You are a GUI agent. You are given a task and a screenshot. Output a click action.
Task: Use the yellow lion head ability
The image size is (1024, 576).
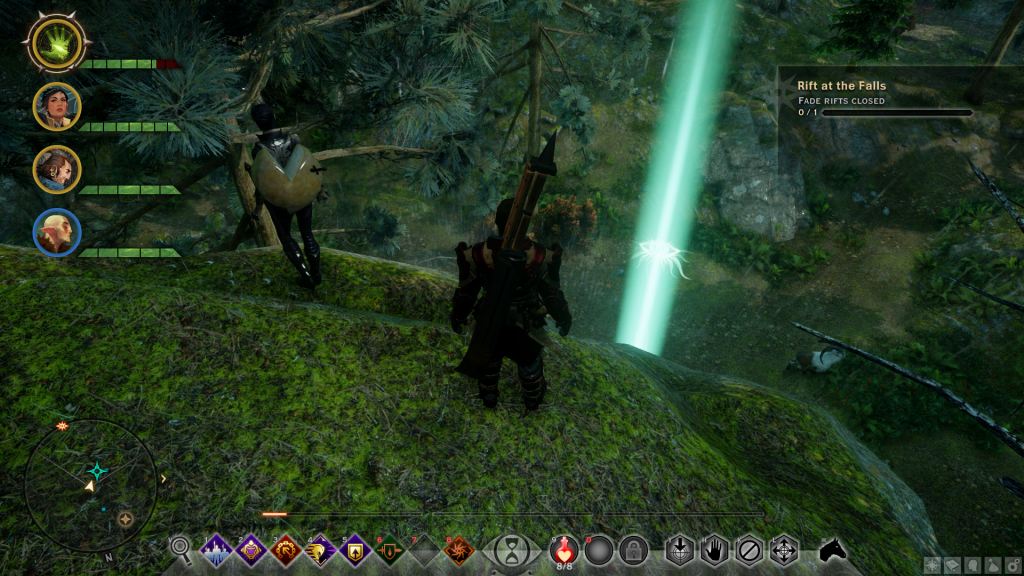tap(320, 550)
